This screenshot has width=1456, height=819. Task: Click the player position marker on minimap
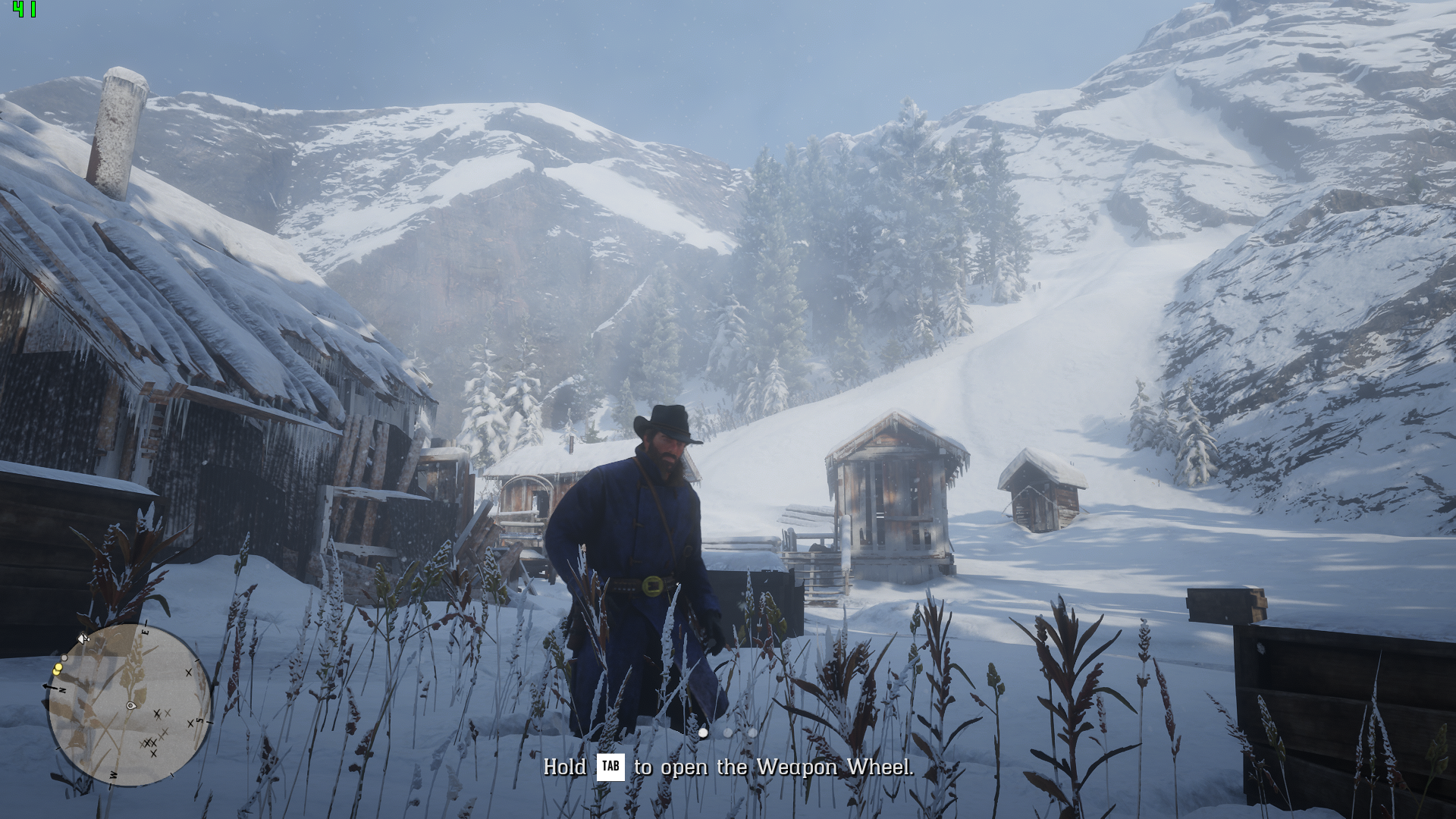131,706
